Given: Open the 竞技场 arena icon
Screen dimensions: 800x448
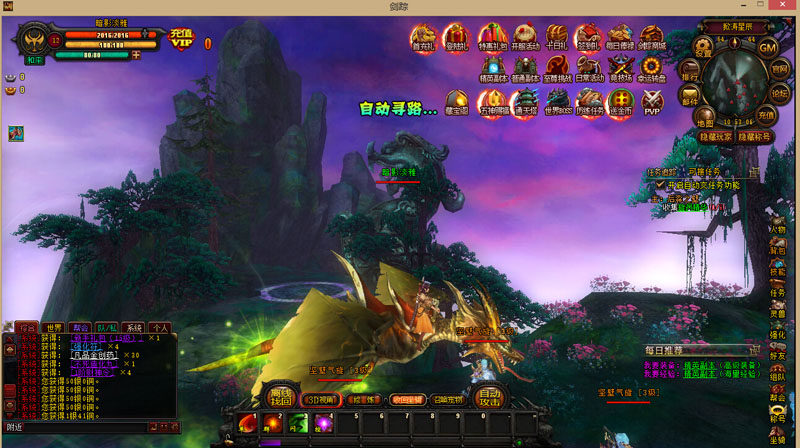Looking at the screenshot, I should pyautogui.click(x=622, y=71).
